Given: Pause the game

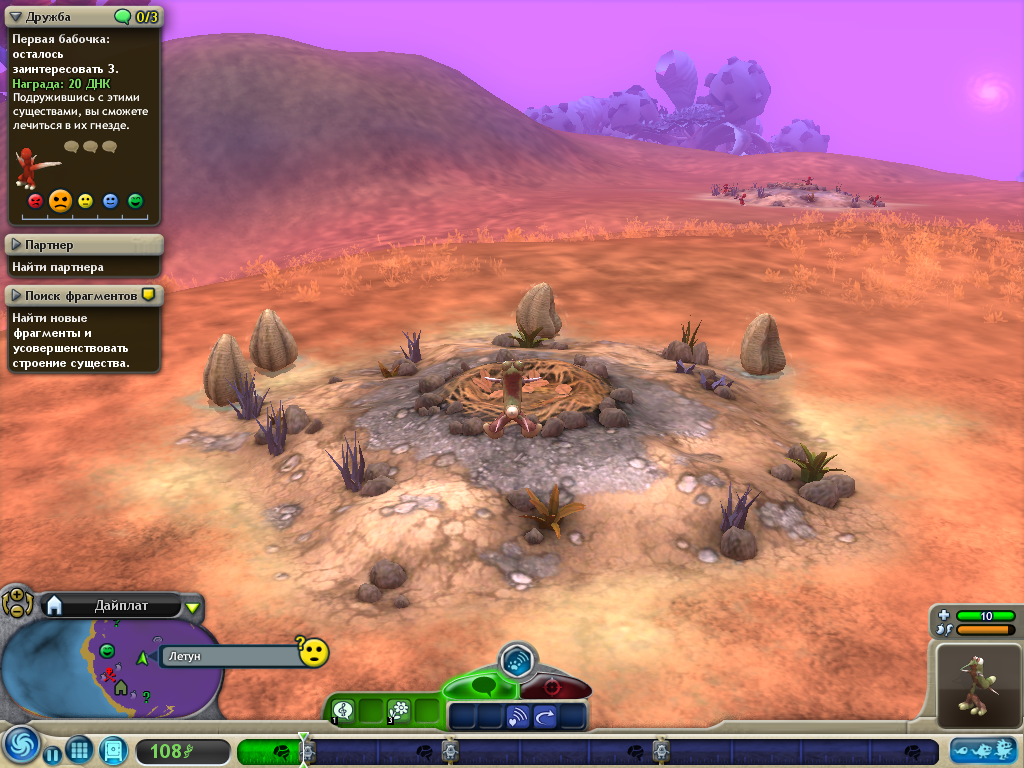Looking at the screenshot, I should [x=52, y=753].
